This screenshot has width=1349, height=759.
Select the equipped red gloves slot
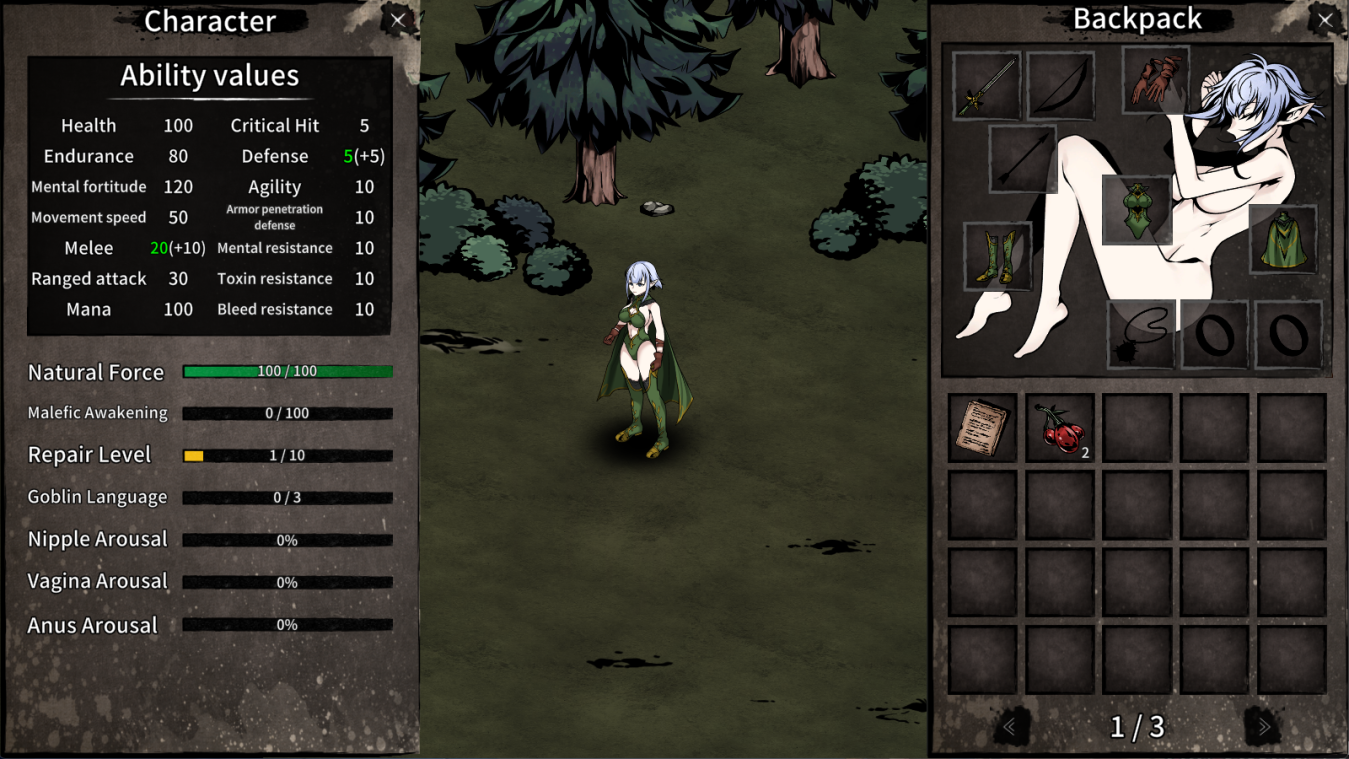click(1156, 80)
